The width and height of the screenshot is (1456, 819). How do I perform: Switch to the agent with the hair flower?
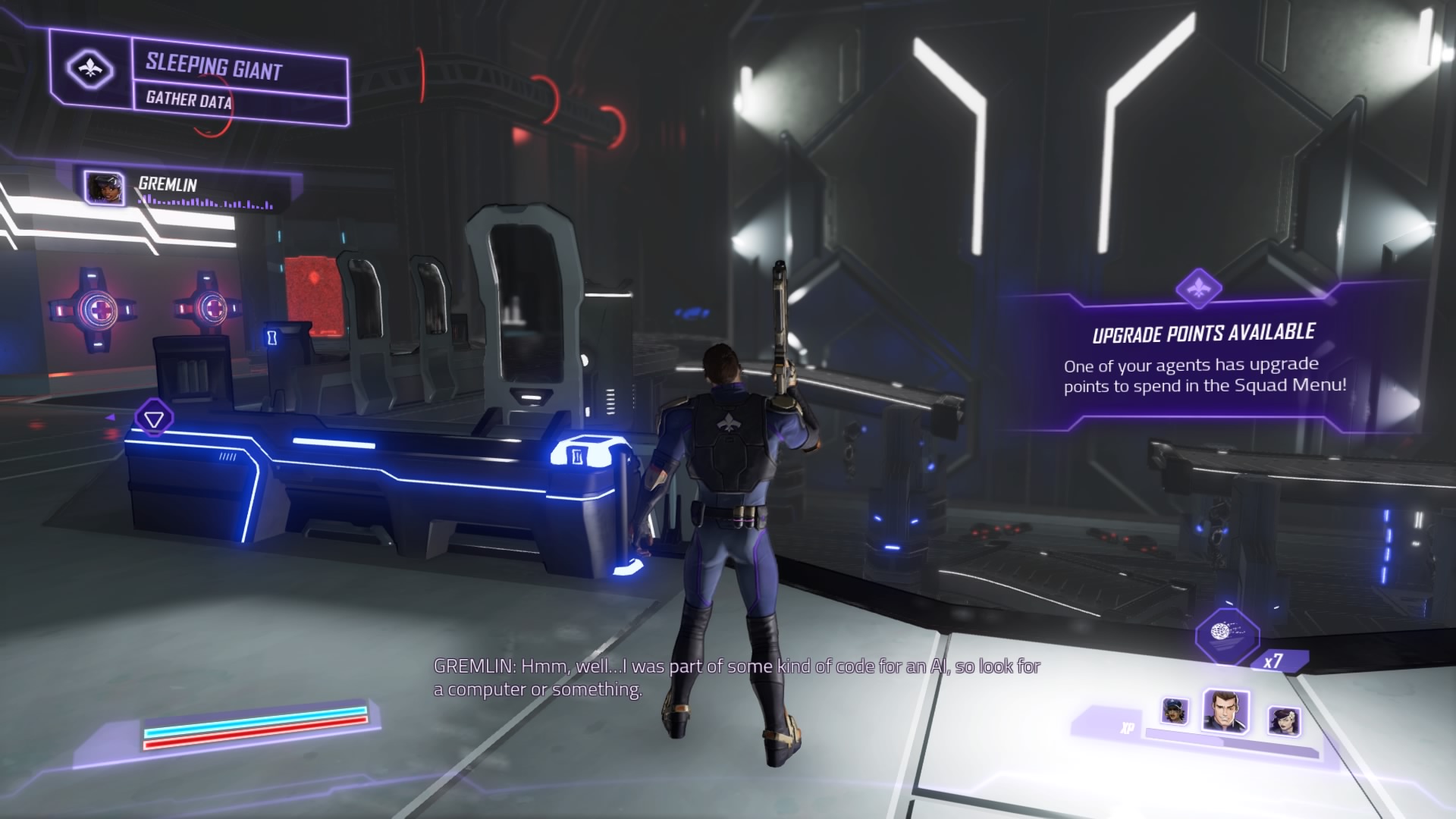(x=1283, y=720)
